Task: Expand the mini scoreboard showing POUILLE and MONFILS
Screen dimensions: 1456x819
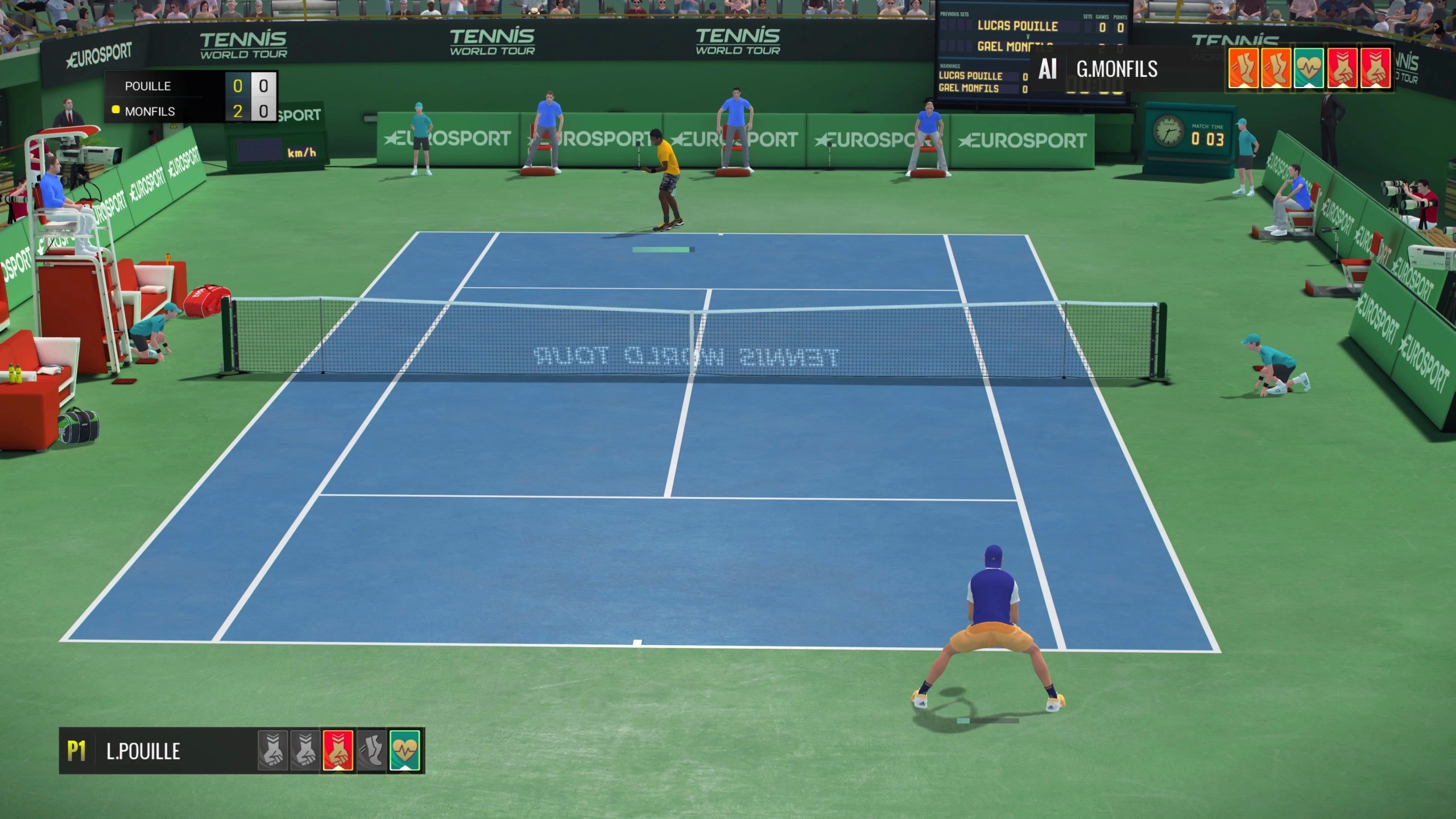Action: pos(191,97)
